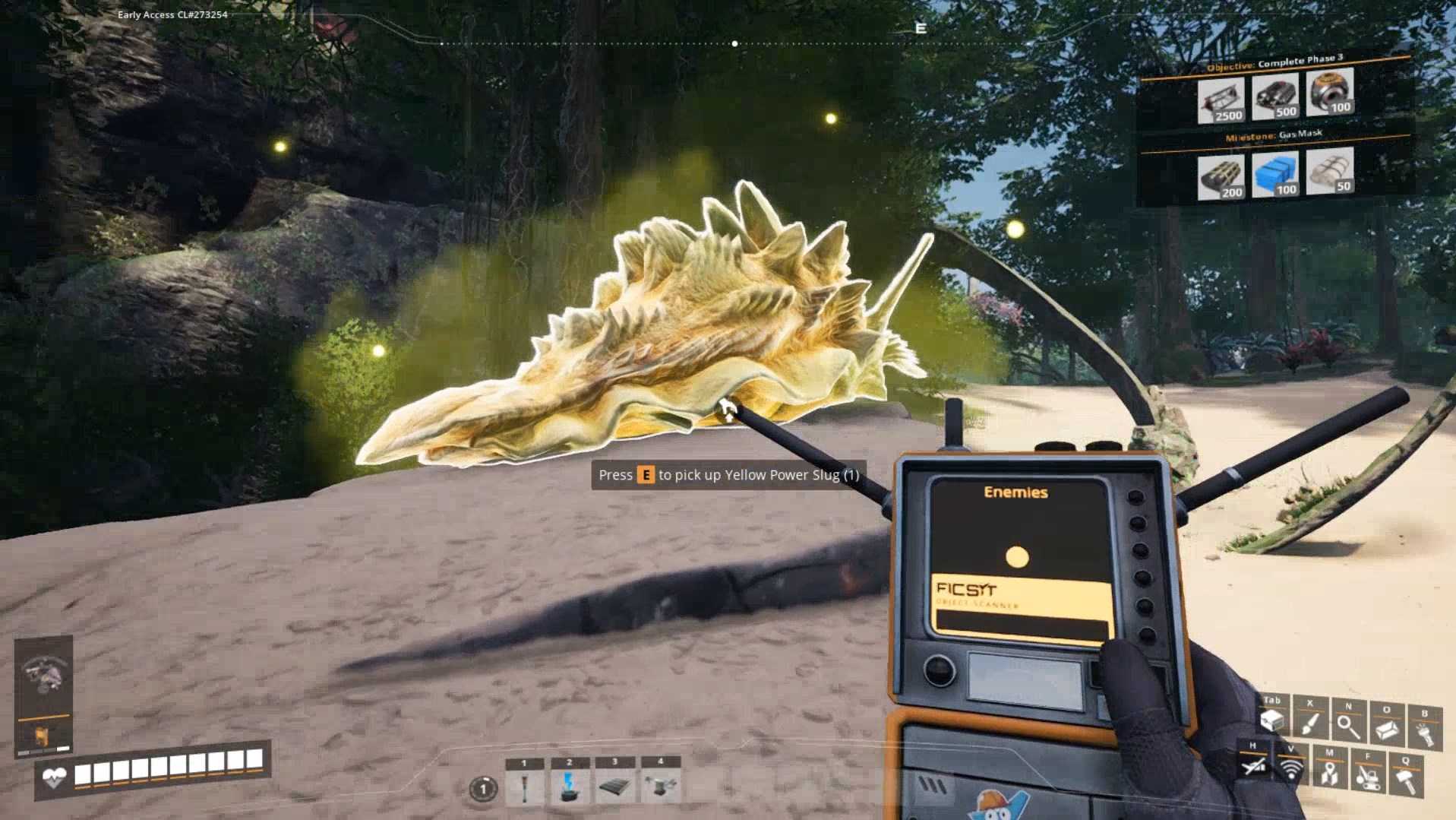Open the paintbrush customizer icon
This screenshot has width=1456, height=820.
(x=1310, y=723)
